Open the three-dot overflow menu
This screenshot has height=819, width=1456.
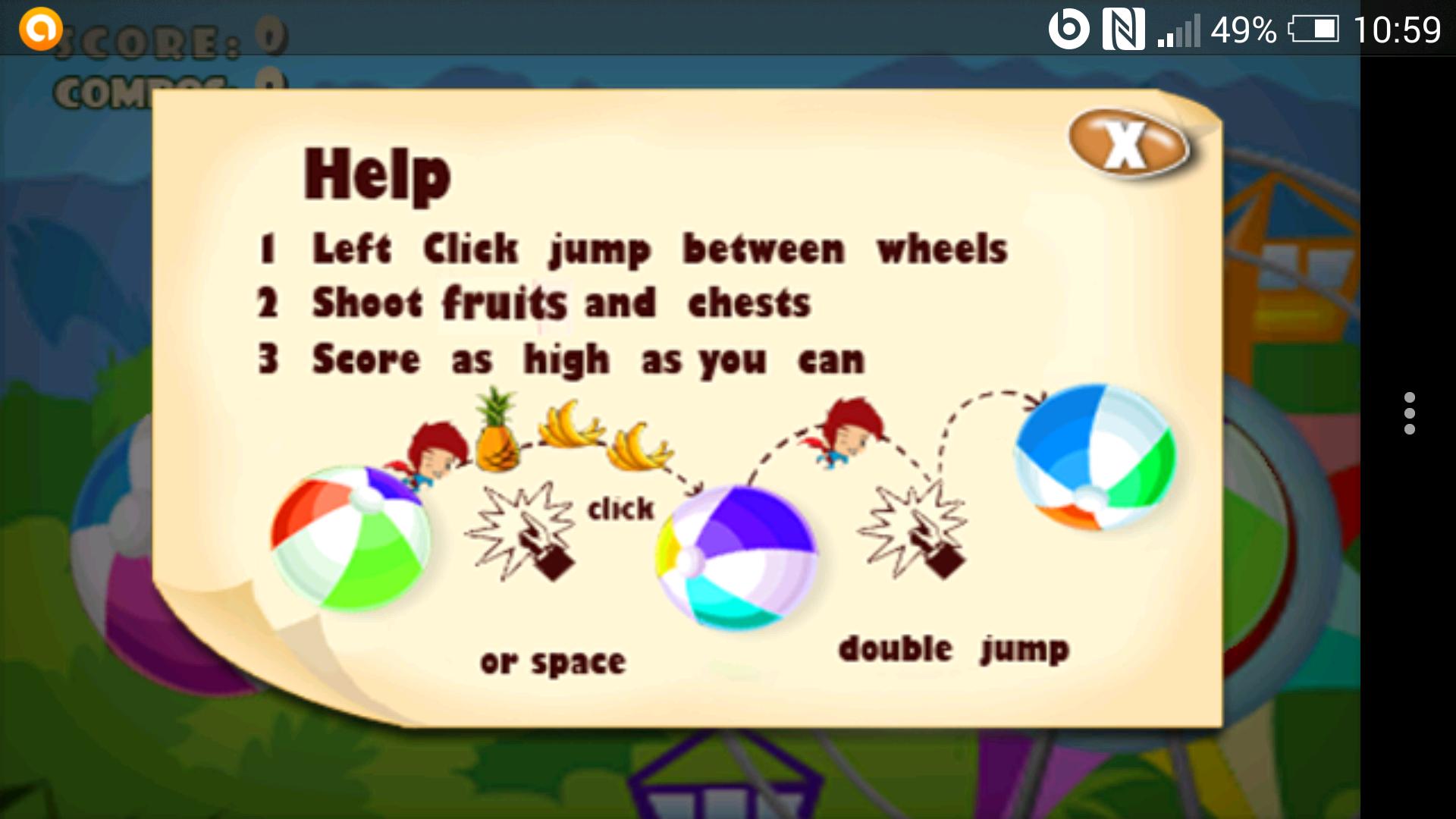click(x=1409, y=413)
